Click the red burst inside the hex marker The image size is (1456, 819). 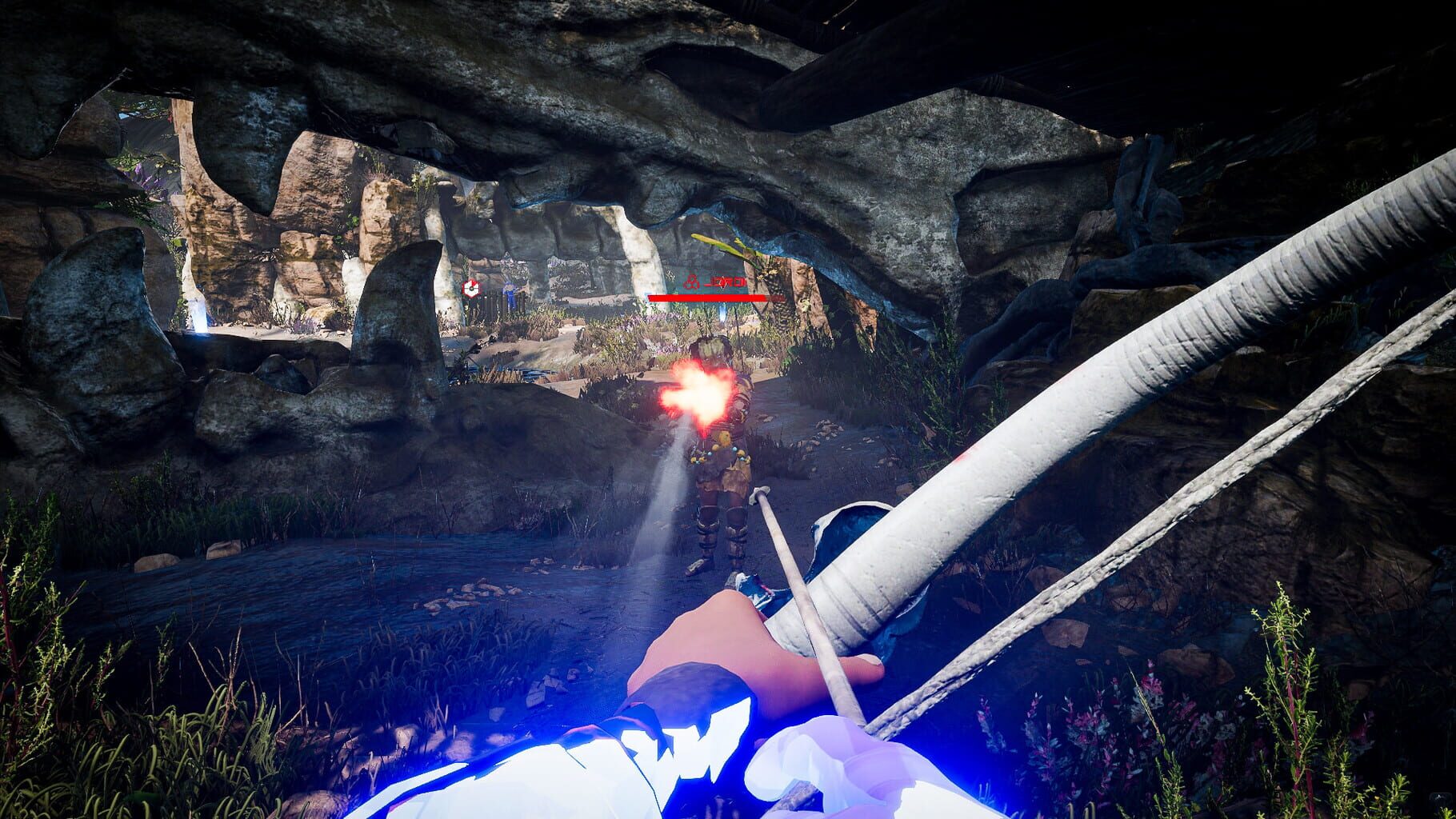click(x=473, y=284)
